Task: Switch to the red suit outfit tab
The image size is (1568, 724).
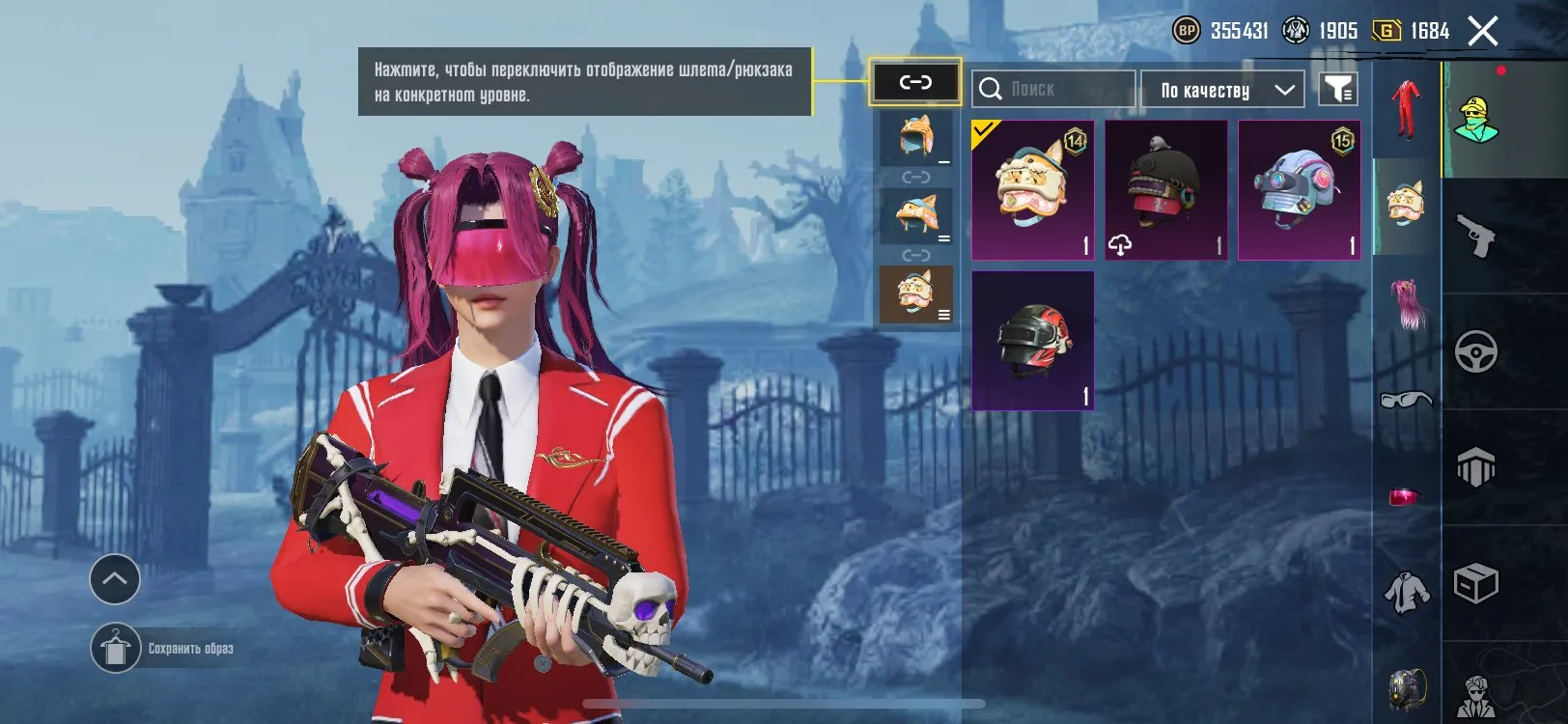Action: [x=1405, y=108]
